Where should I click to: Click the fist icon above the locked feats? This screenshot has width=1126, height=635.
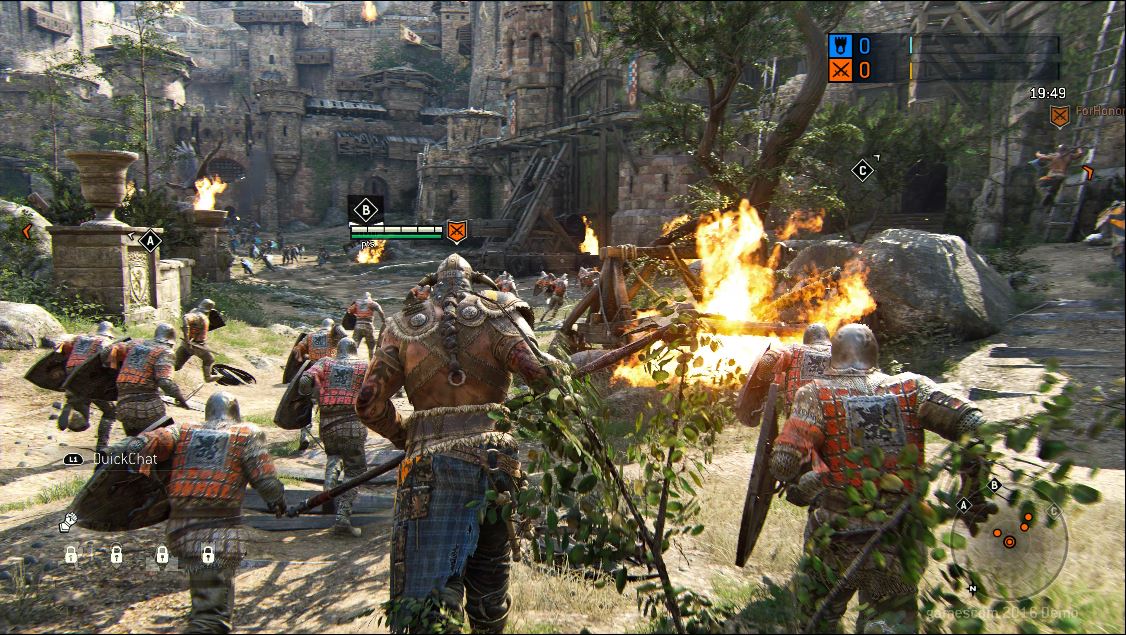67,521
